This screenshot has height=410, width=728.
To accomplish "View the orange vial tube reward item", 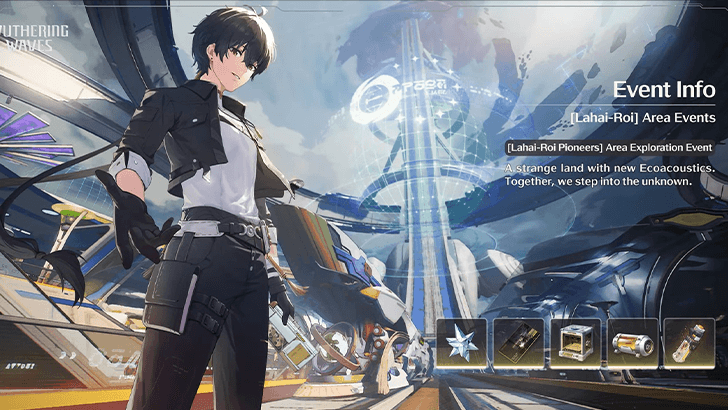I will 689,344.
